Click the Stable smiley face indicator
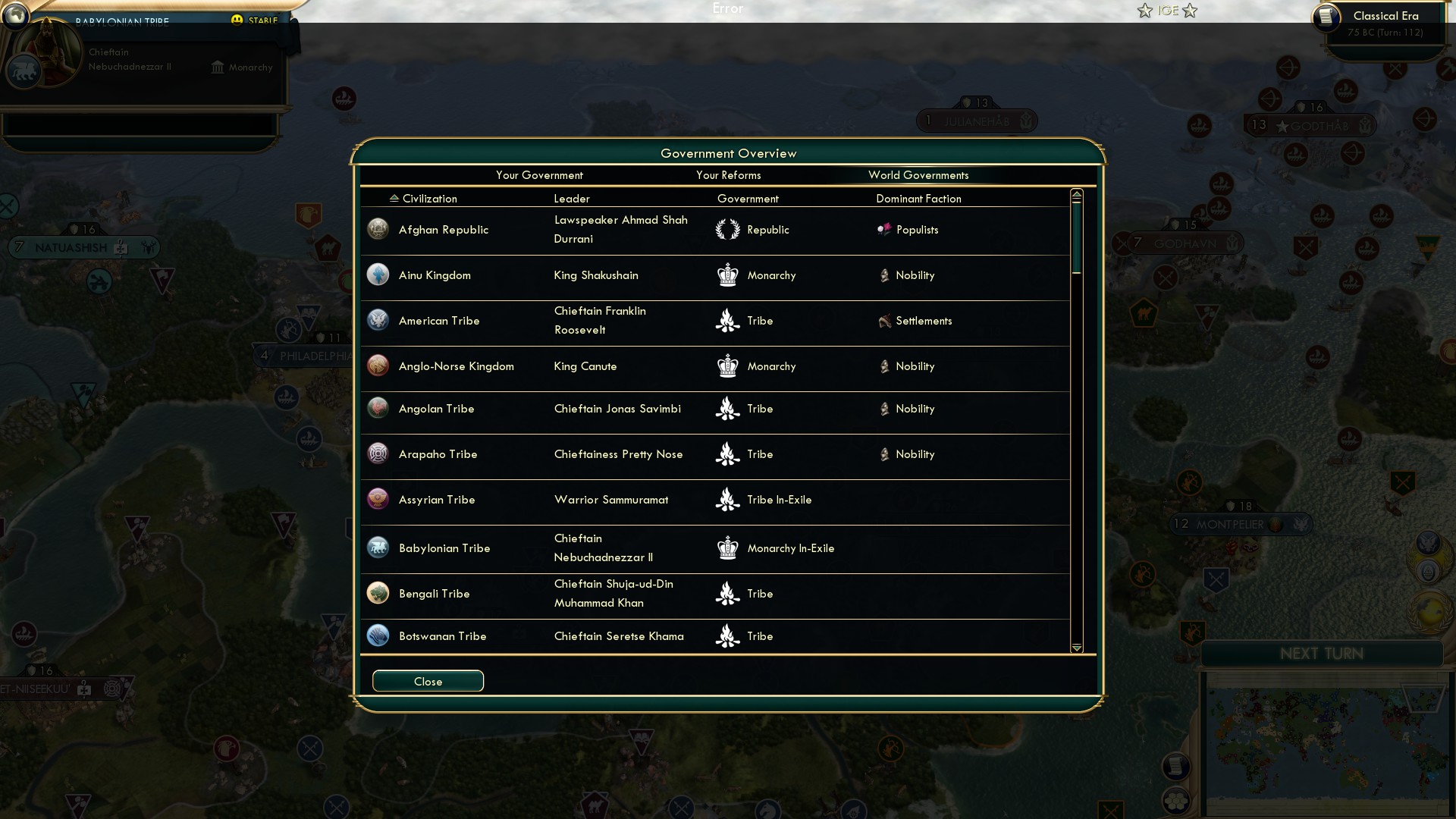This screenshot has height=819, width=1456. [x=238, y=20]
